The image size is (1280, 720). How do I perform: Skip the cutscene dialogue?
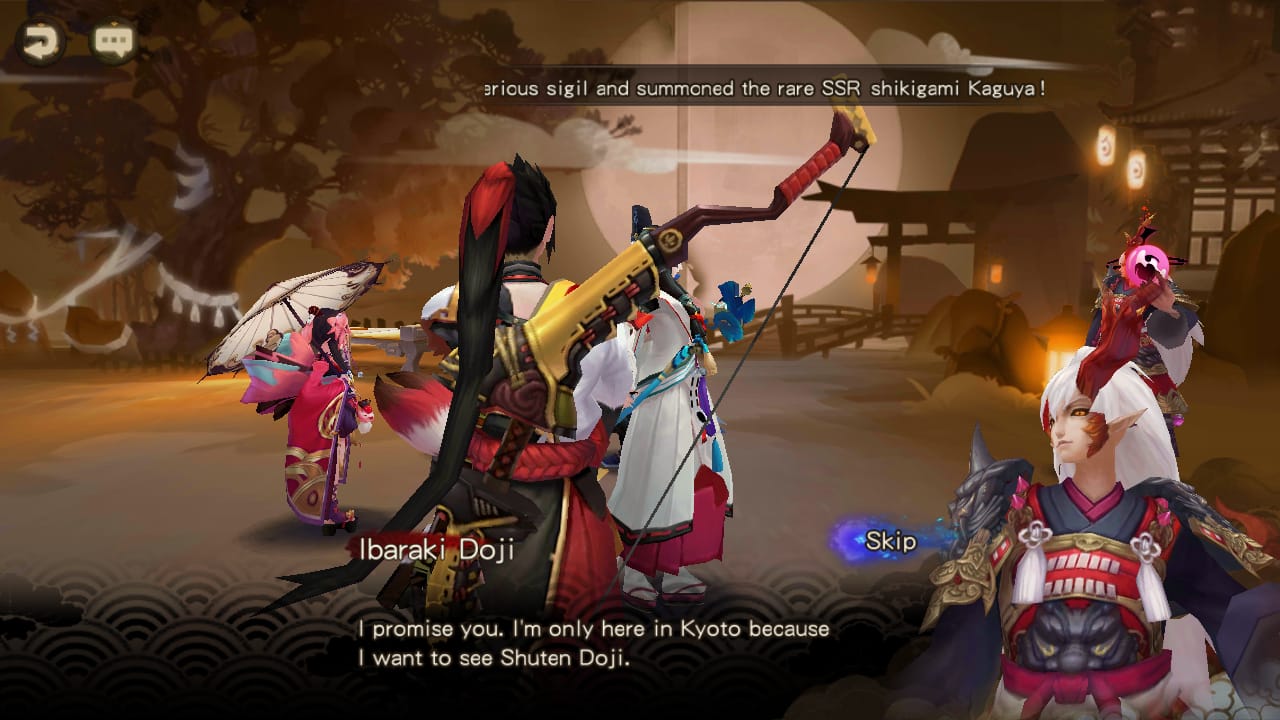[x=889, y=541]
